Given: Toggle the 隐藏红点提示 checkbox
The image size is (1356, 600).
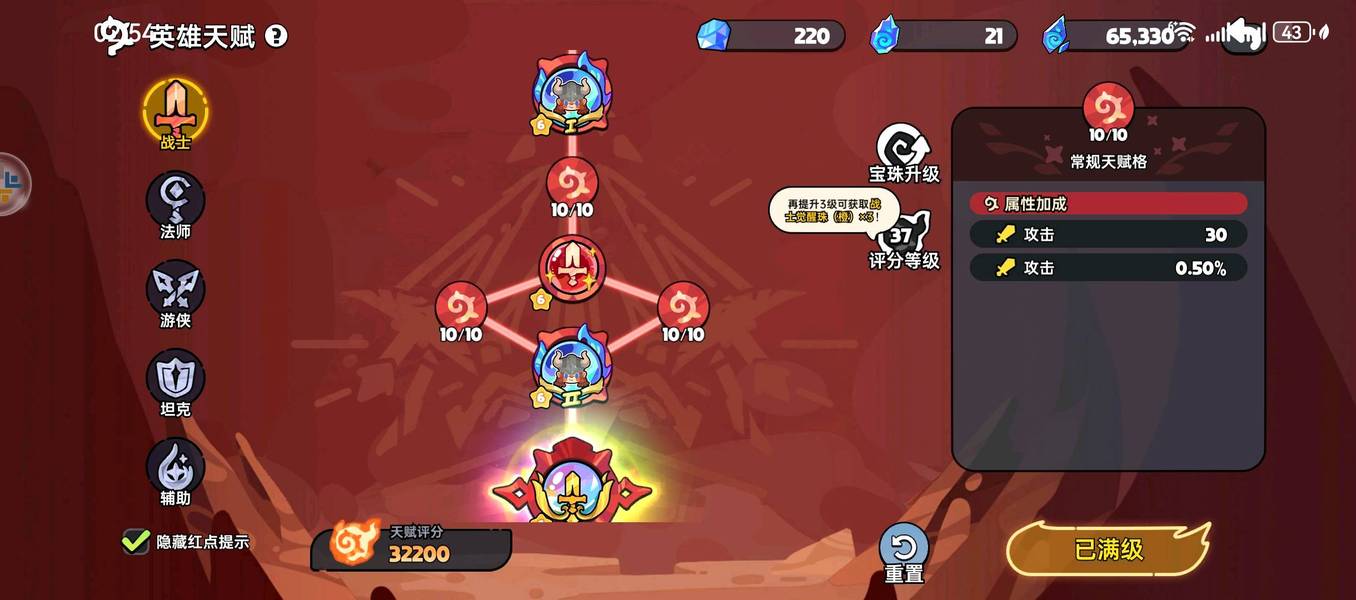Looking at the screenshot, I should coord(136,542).
